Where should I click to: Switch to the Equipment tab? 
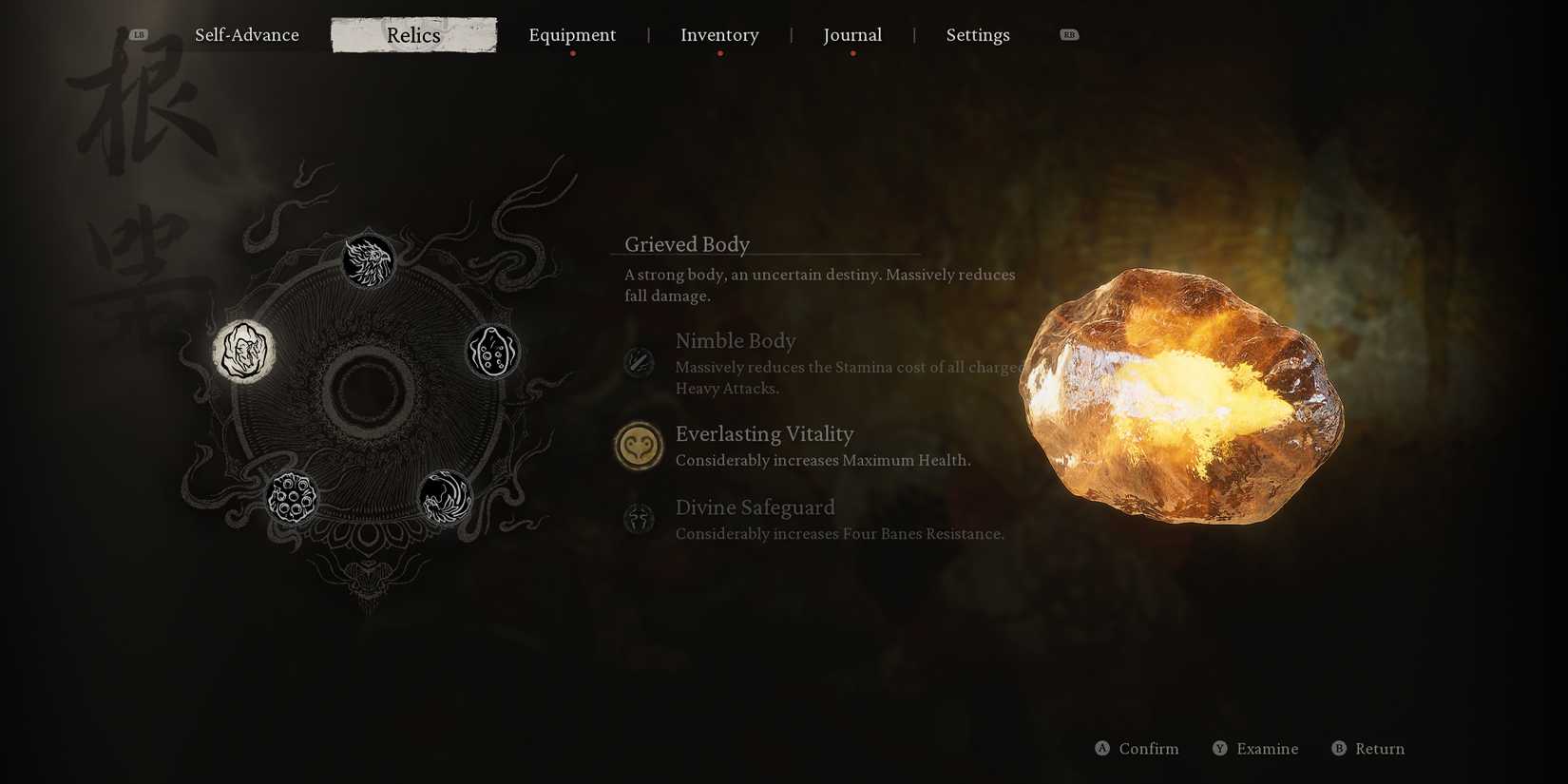click(x=572, y=34)
